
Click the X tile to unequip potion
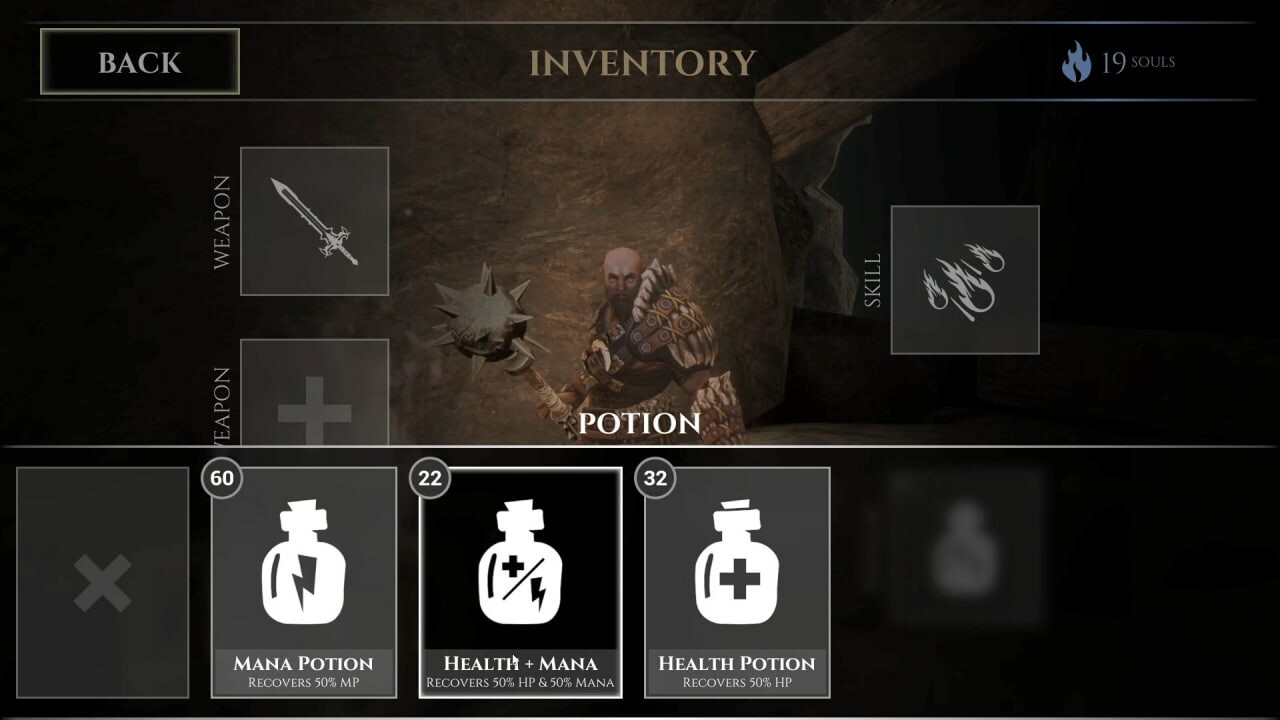click(x=102, y=582)
